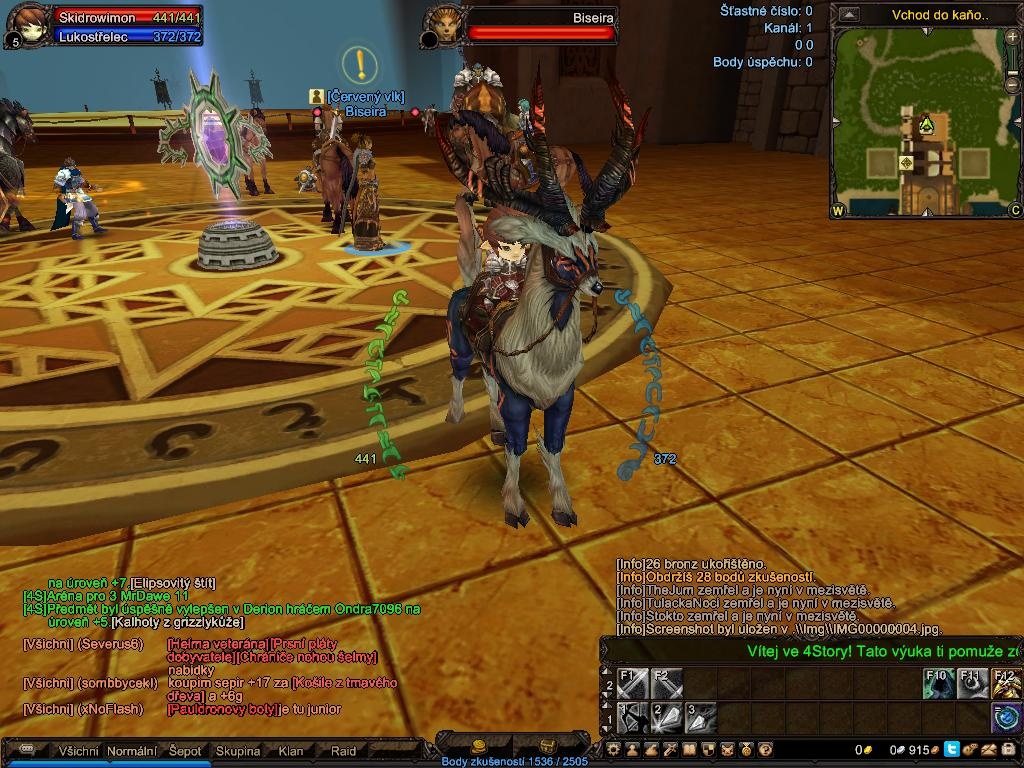Select the Šepot whisper chat tab
Viewport: 1024px width, 768px height.
pos(185,751)
